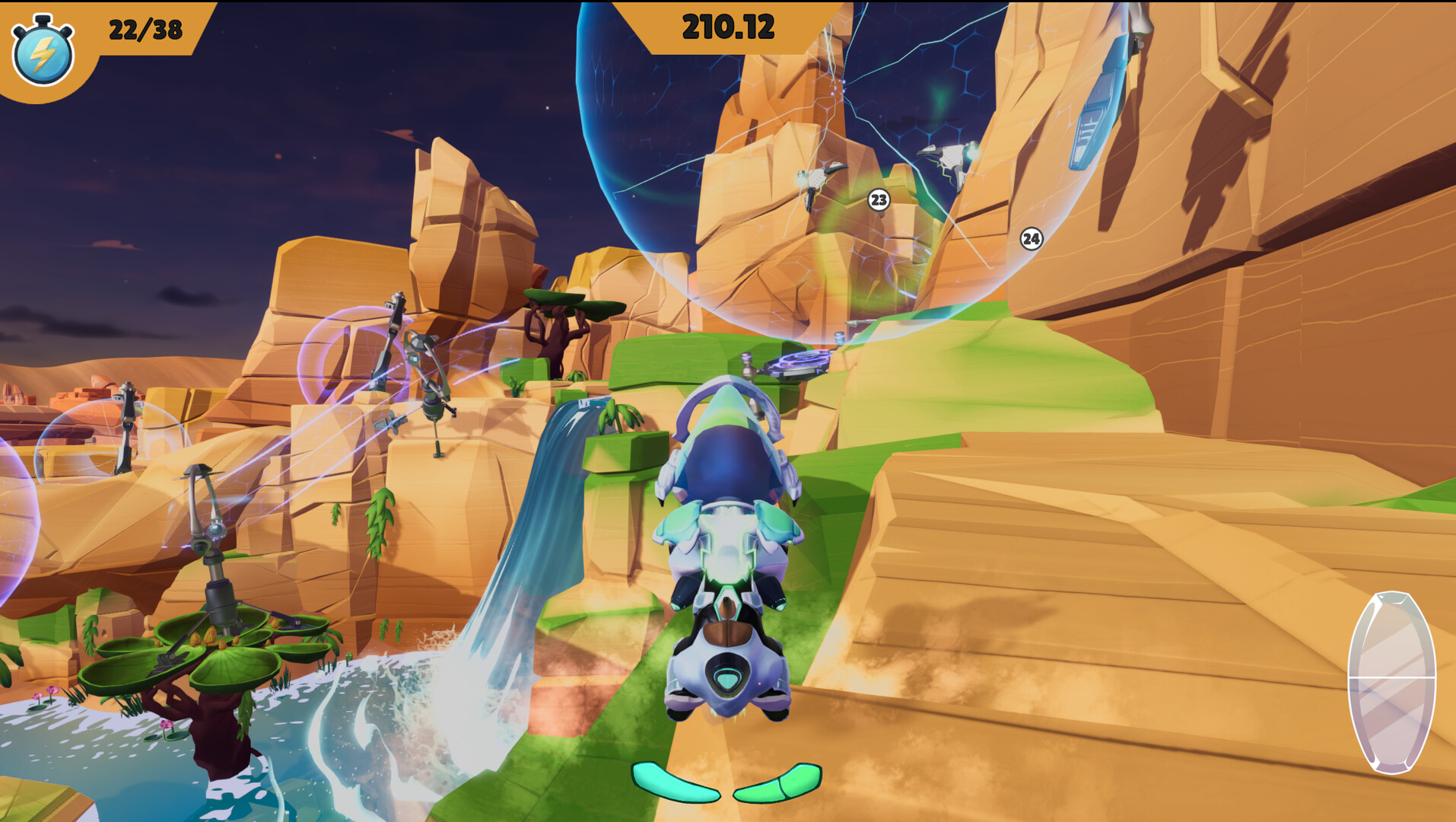Select checkpoint marker 24
Viewport: 1456px width, 822px height.
1031,239
